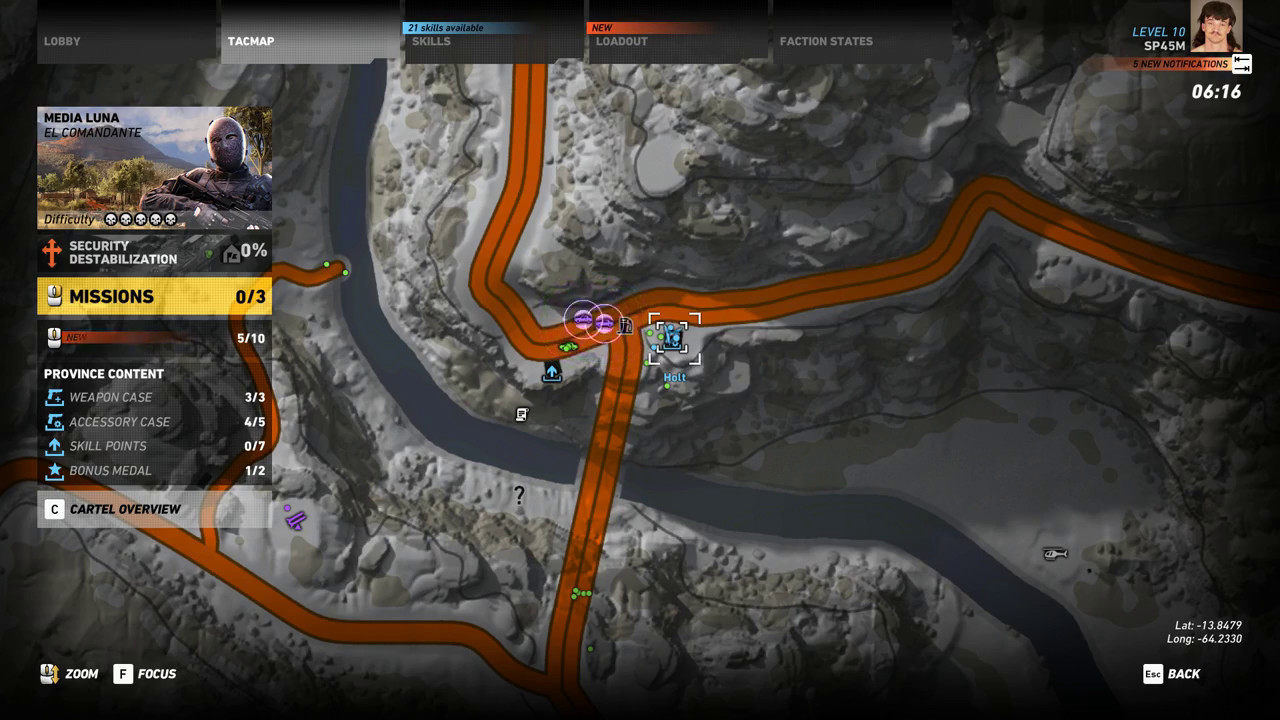Open the Cartel Overview
This screenshot has width=1280, height=720.
(x=154, y=509)
